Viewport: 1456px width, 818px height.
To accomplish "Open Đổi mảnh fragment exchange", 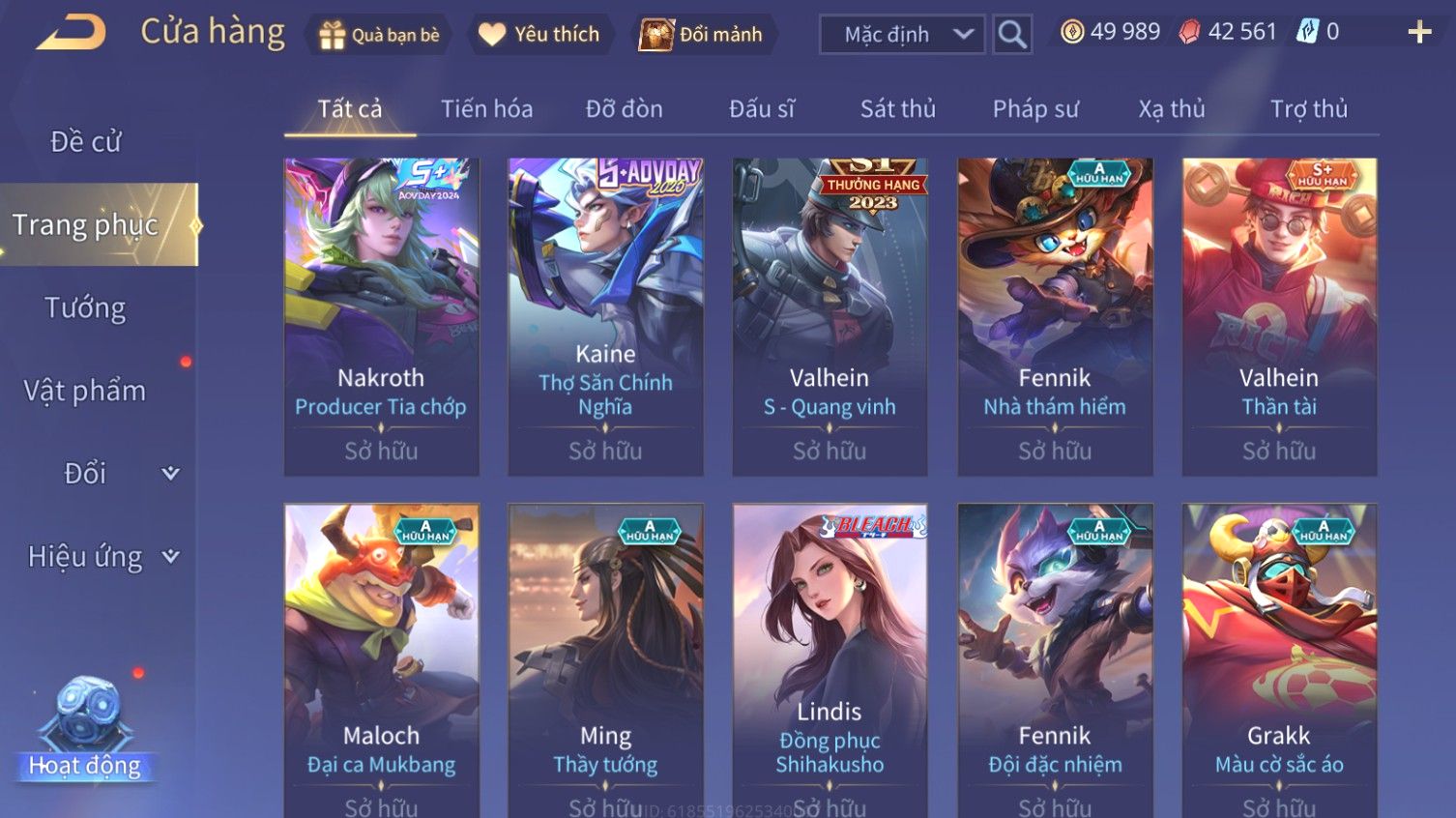I will point(702,35).
